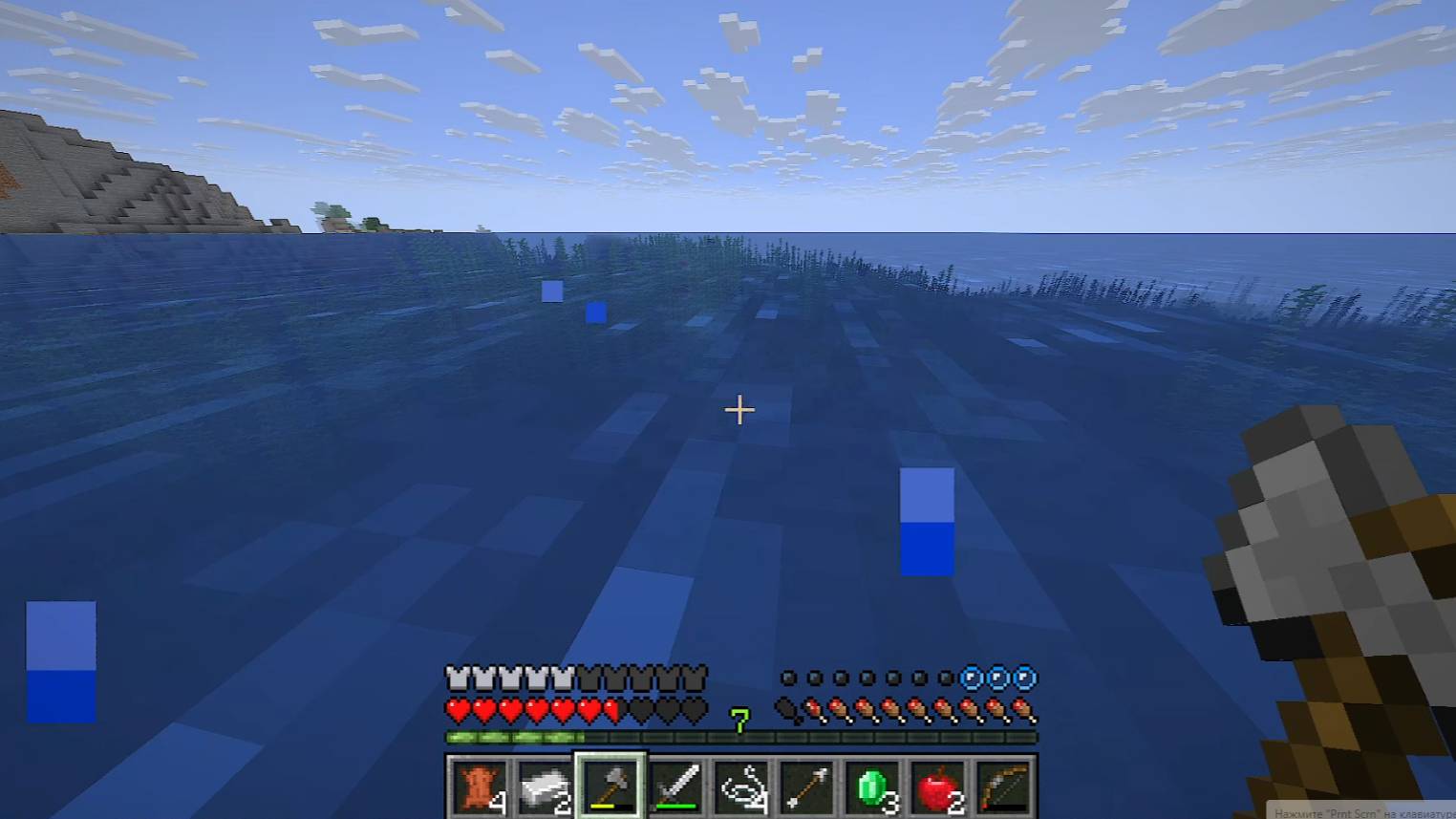1456x819 pixels.
Task: Click the experience progress bar
Action: (669, 738)
